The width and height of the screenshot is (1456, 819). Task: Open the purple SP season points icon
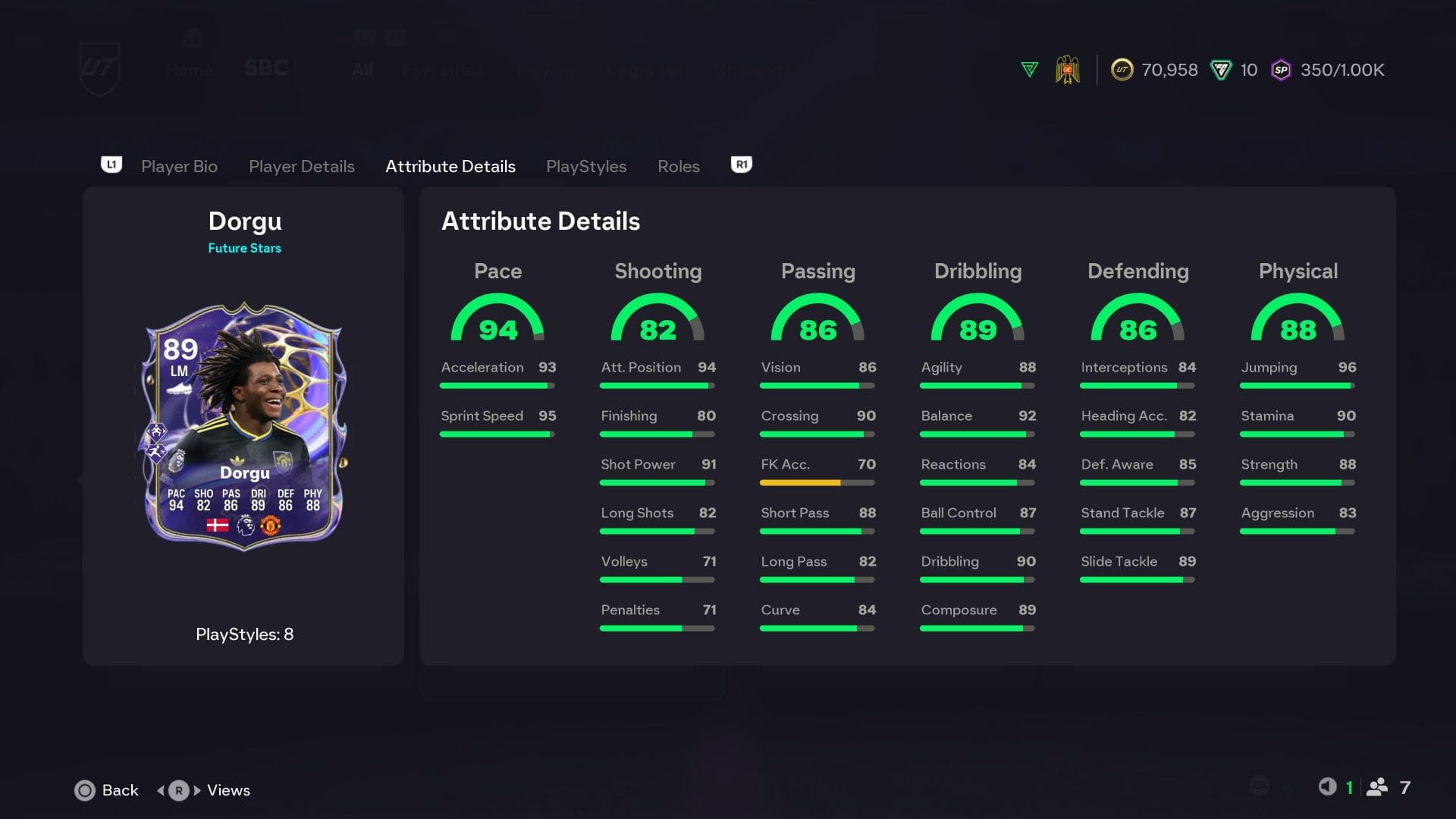[1281, 69]
